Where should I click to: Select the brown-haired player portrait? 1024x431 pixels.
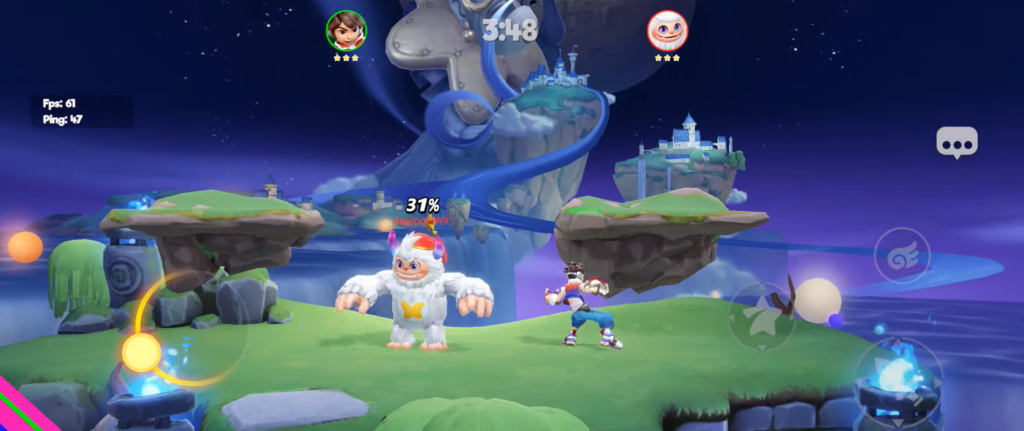tap(346, 31)
